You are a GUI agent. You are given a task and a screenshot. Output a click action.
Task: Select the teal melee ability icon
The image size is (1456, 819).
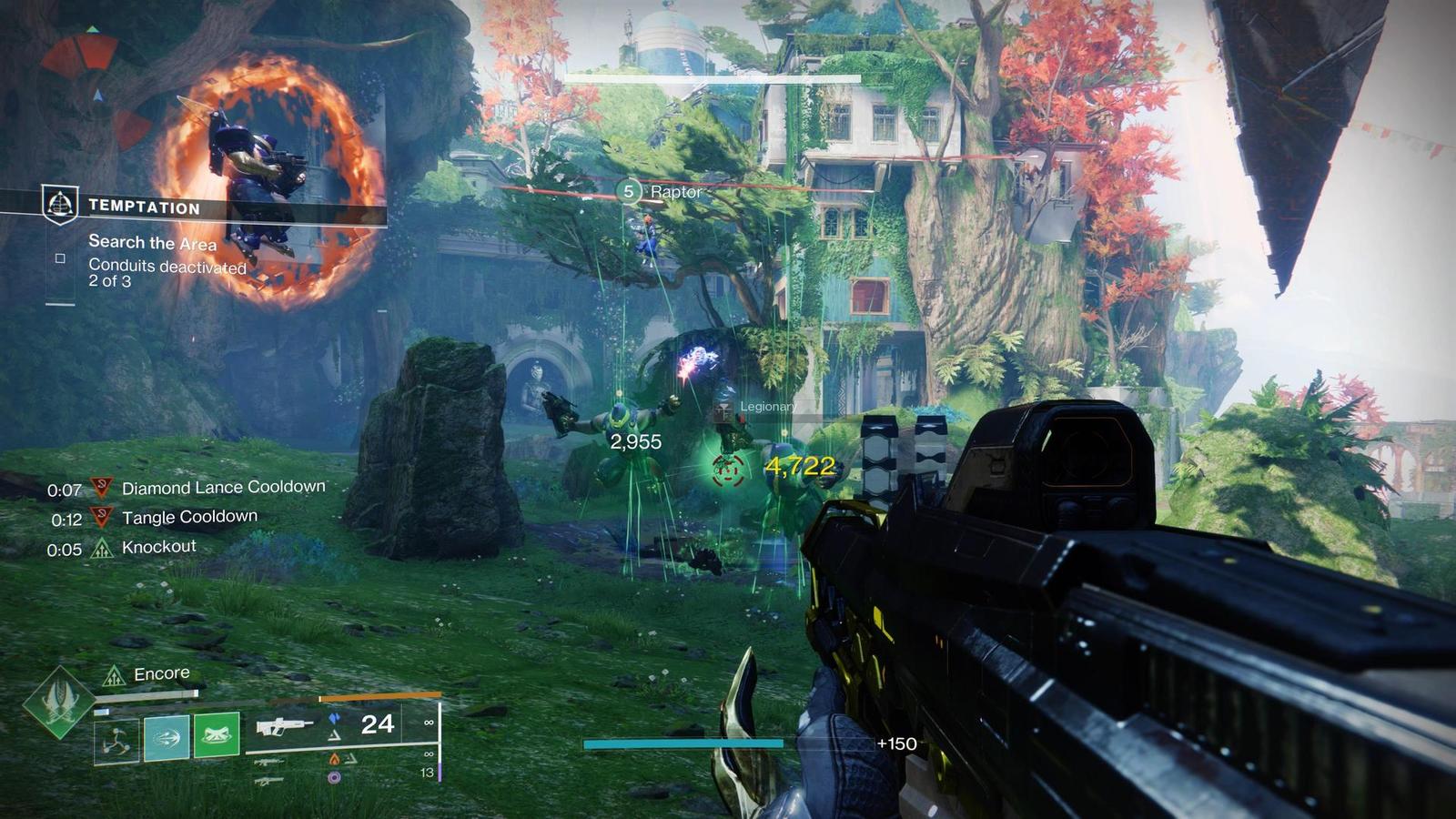point(167,738)
